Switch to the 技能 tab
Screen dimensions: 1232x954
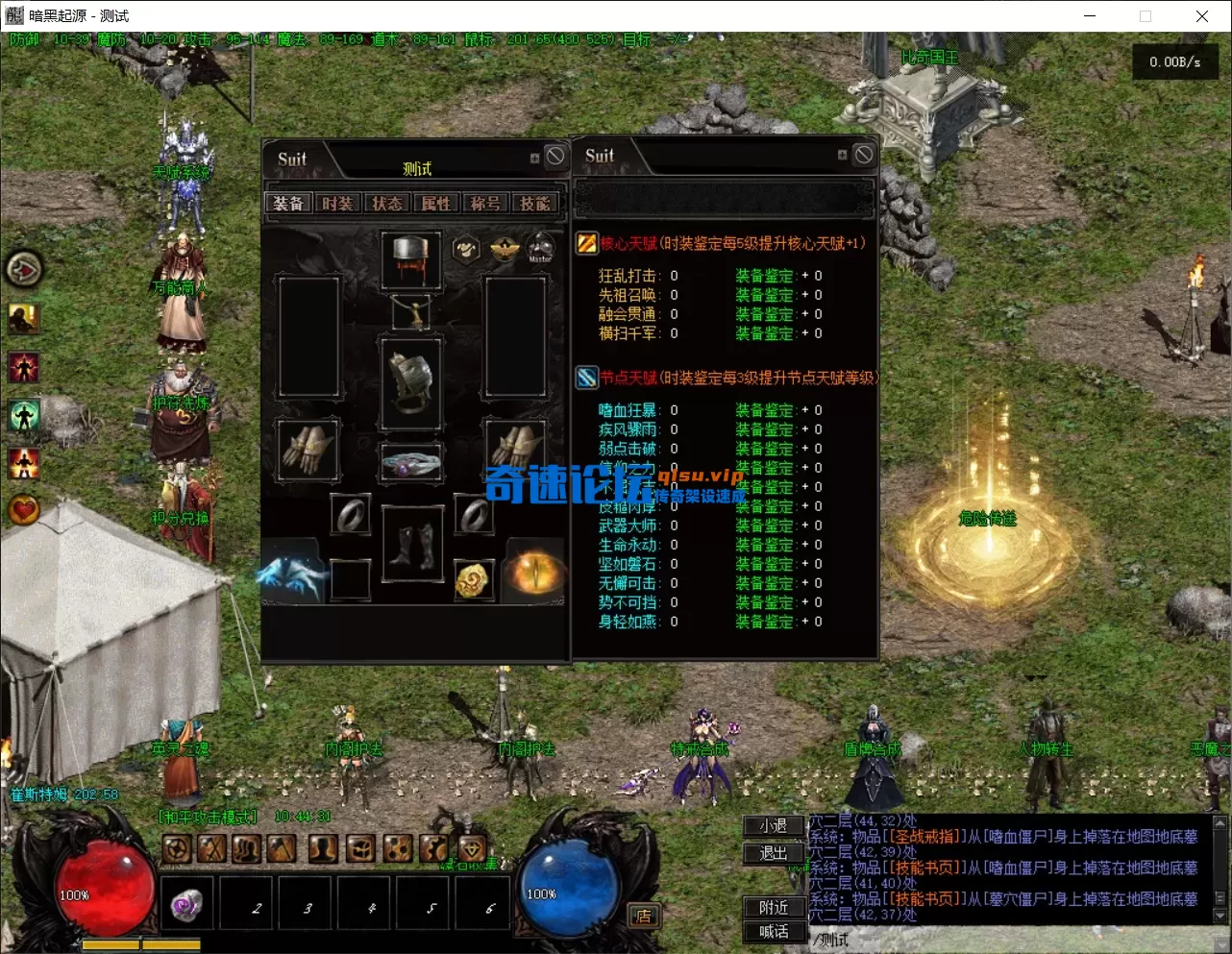click(x=534, y=204)
